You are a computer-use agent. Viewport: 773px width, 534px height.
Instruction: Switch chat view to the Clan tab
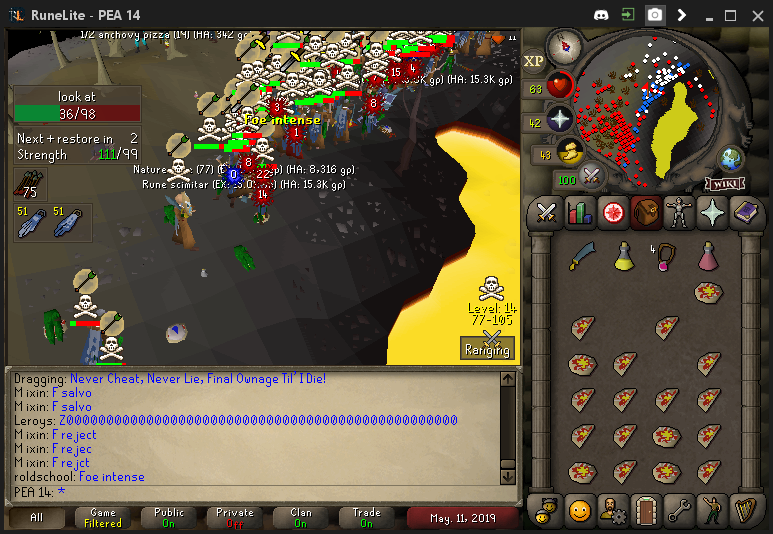(x=301, y=517)
